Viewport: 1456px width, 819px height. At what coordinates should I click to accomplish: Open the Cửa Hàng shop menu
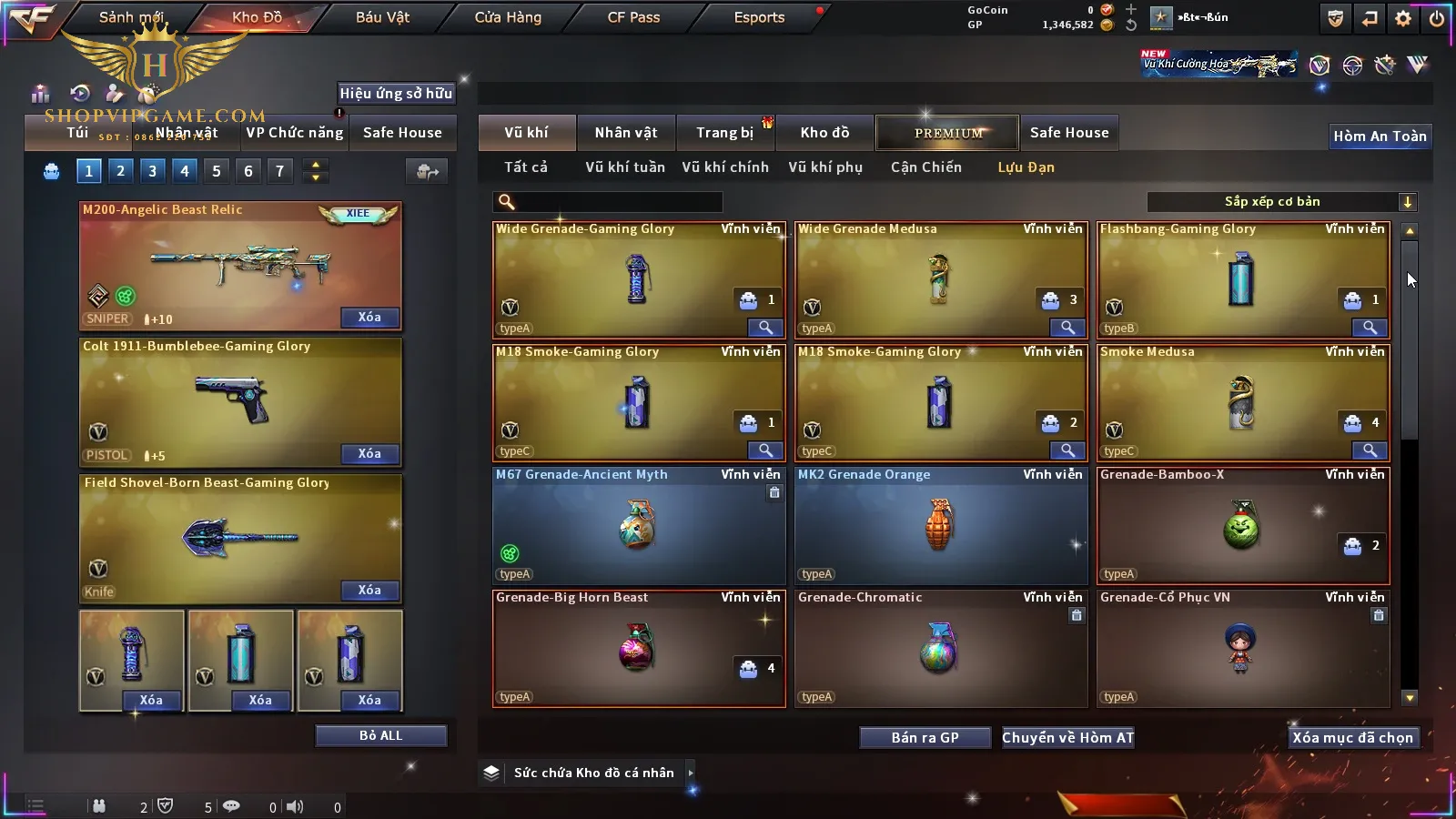[508, 17]
